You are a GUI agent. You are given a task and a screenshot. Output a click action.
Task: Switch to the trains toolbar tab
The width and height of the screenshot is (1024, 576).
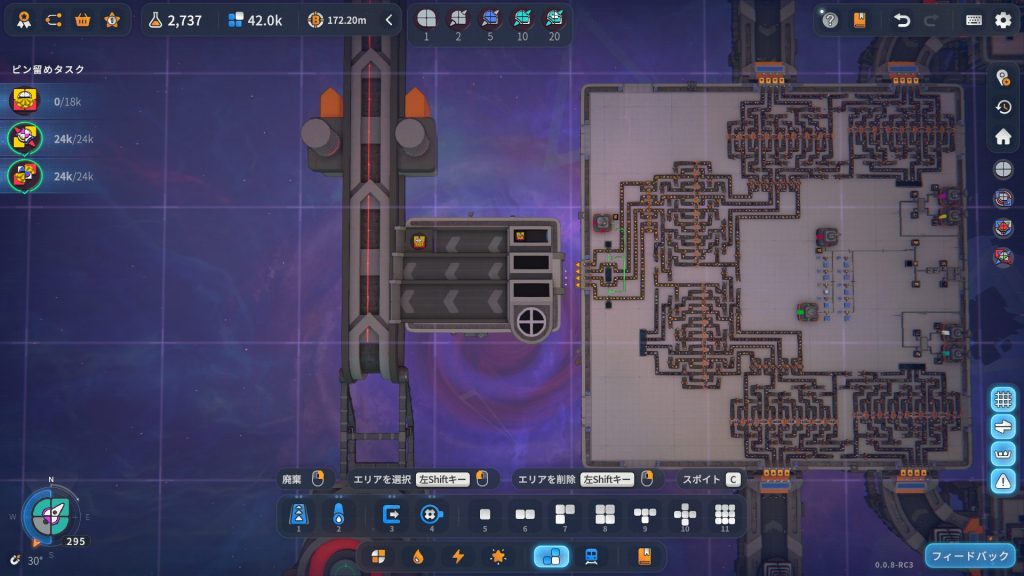point(591,556)
